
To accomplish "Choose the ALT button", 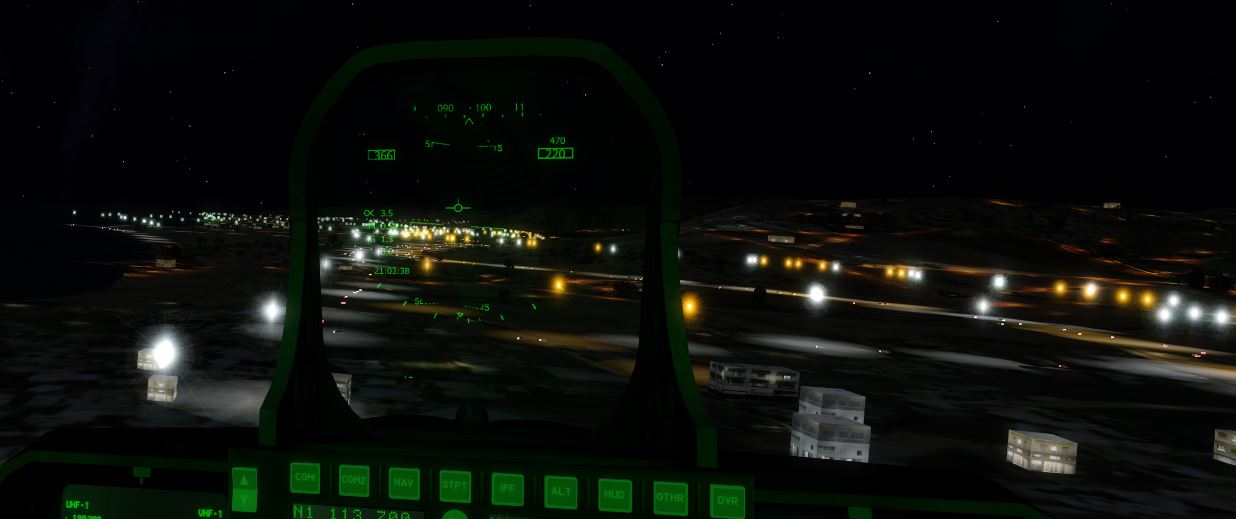I will (x=560, y=491).
